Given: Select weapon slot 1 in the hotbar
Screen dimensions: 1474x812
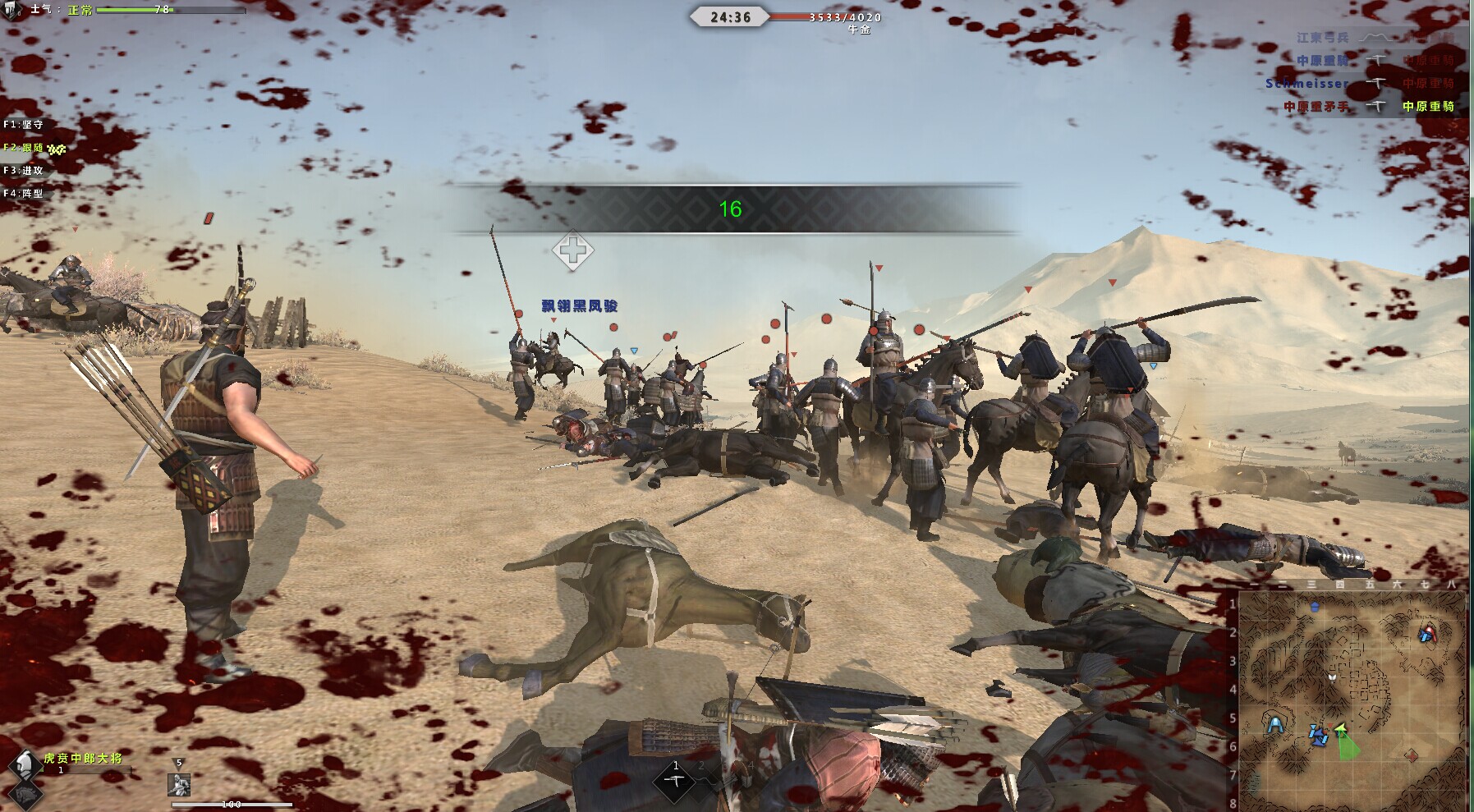Looking at the screenshot, I should [675, 778].
